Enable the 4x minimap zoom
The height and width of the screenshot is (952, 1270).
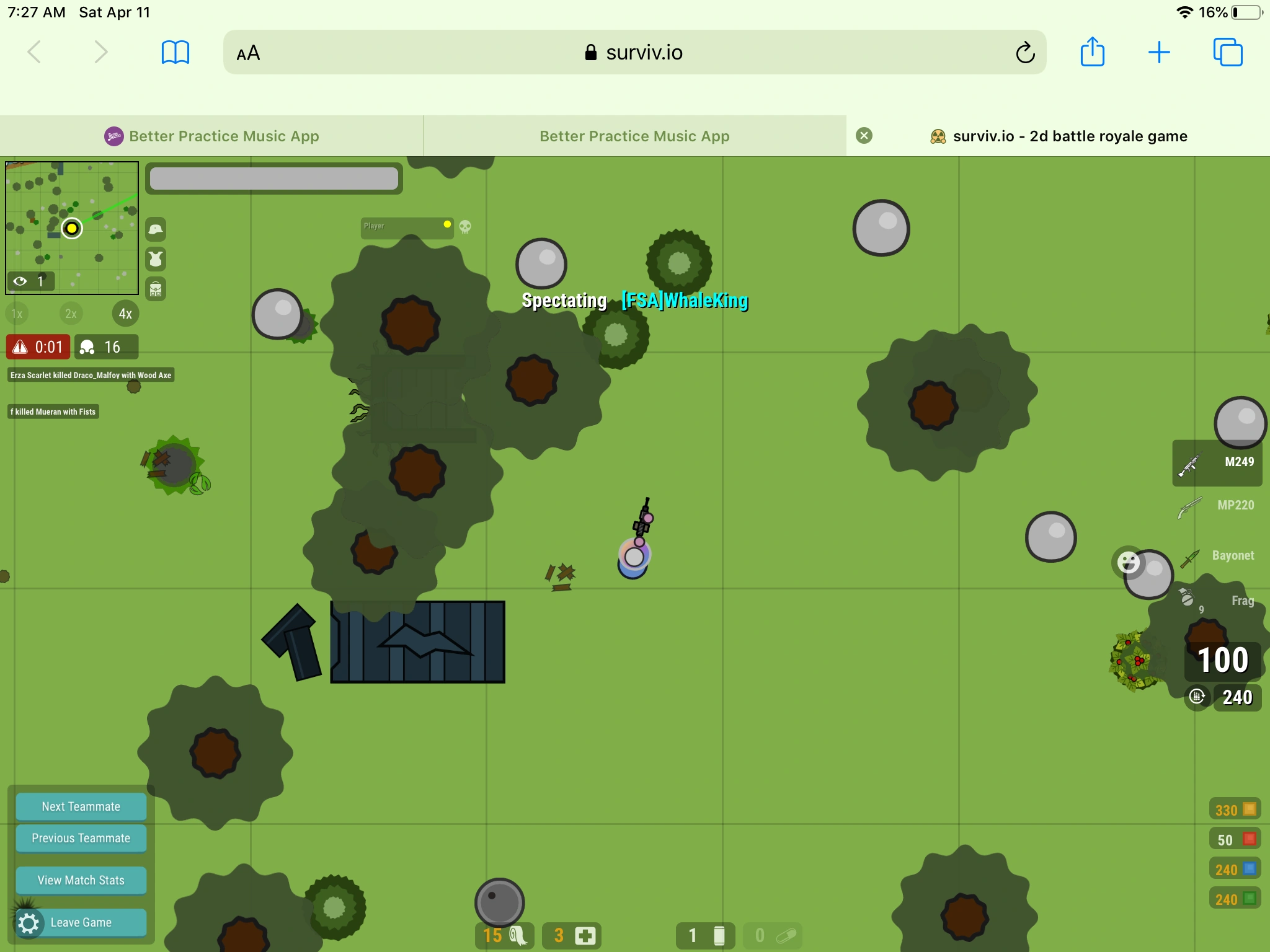(x=125, y=314)
